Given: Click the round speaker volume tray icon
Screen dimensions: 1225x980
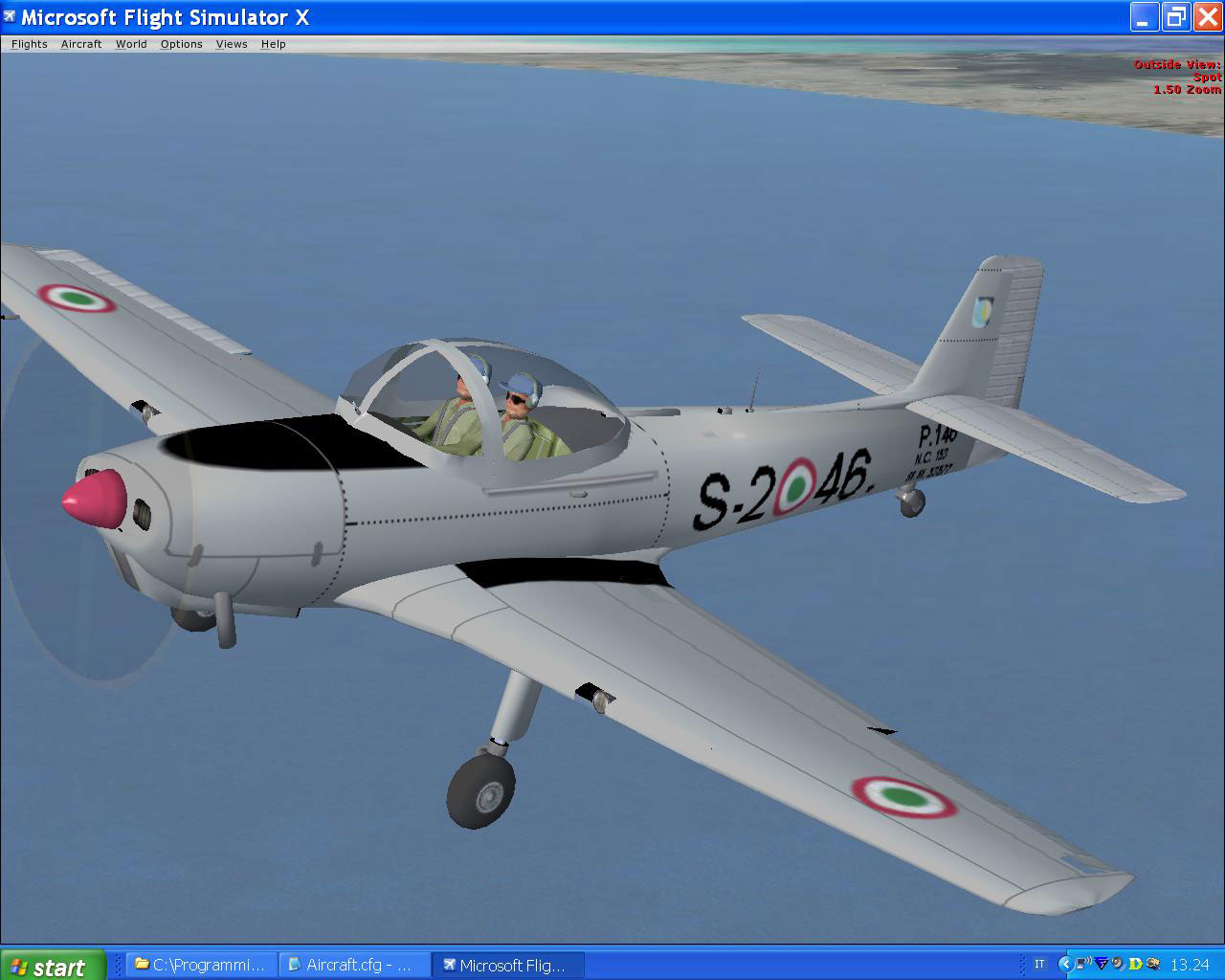Looking at the screenshot, I should 1118,964.
